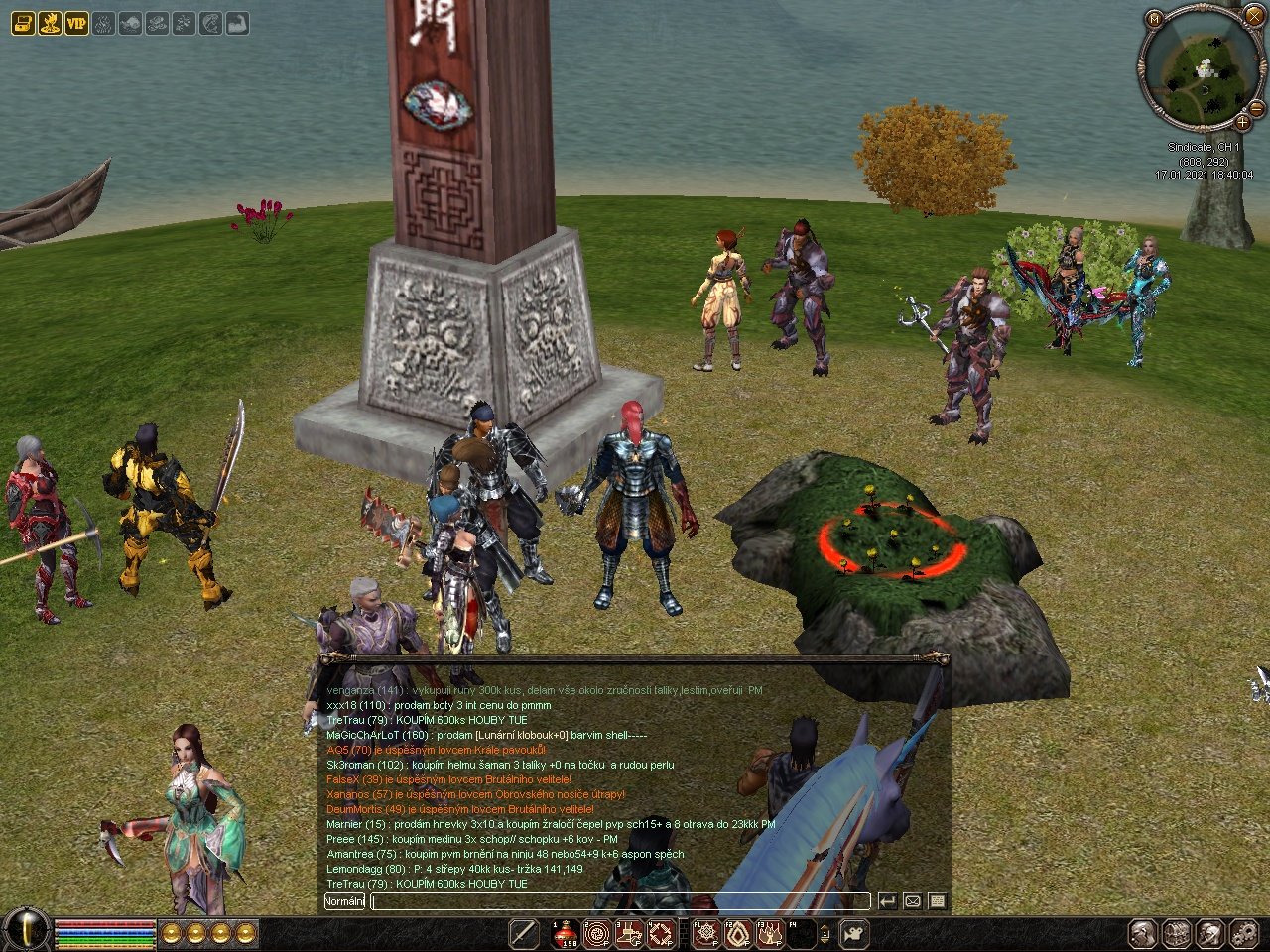The height and width of the screenshot is (952, 1270).
Task: Click the first gold coin button
Action: 172,932
